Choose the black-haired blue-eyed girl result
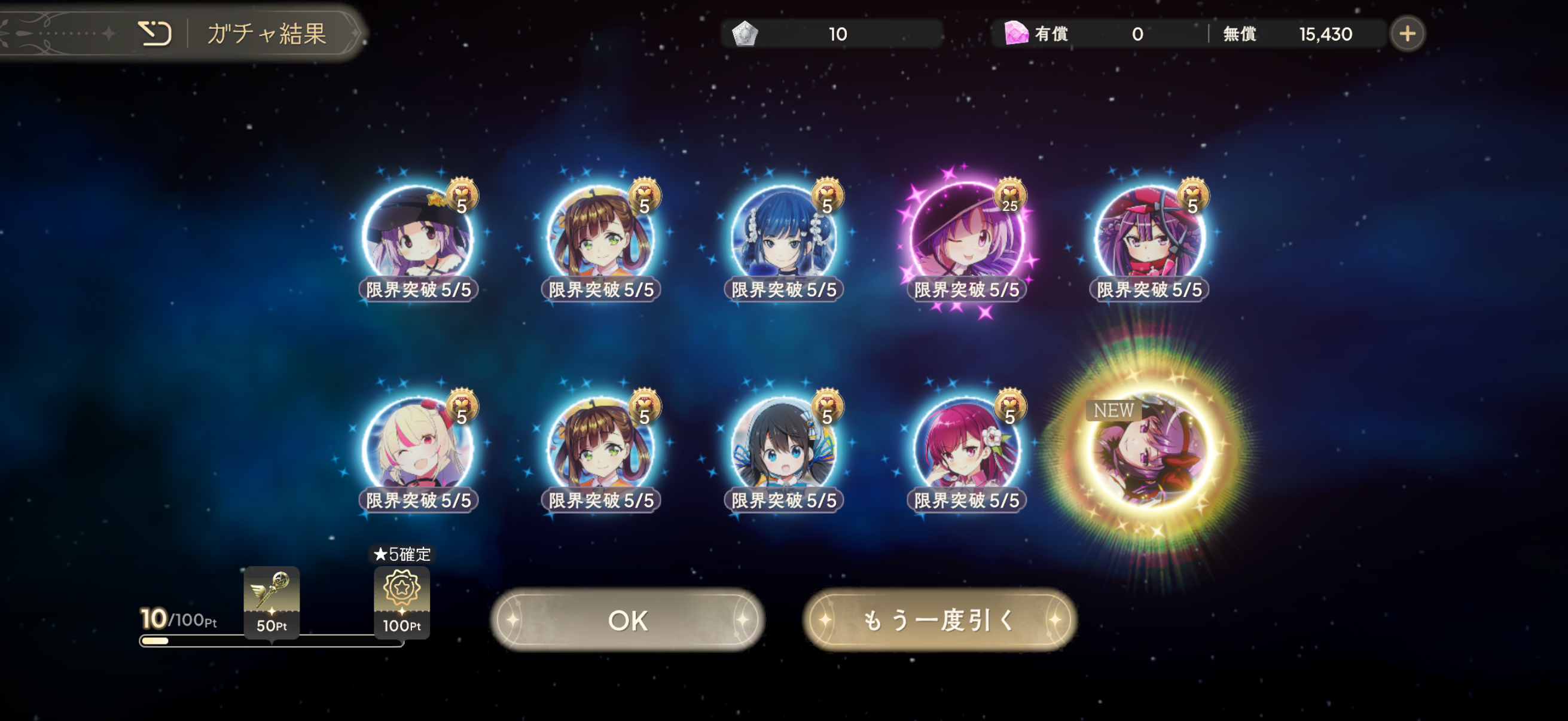Screen dimensions: 1568x721 [783, 448]
